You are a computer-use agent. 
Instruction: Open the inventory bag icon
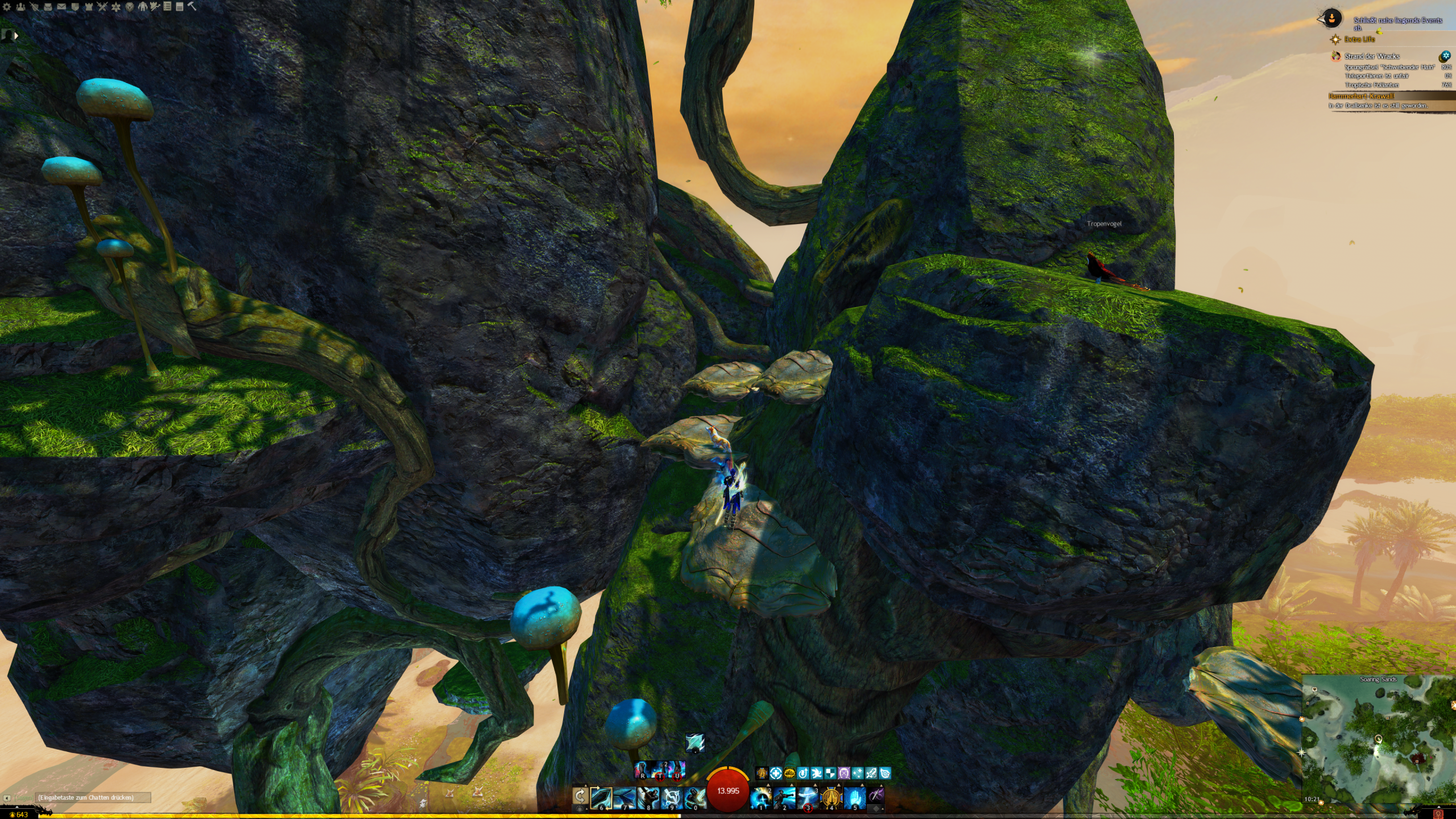[x=48, y=7]
